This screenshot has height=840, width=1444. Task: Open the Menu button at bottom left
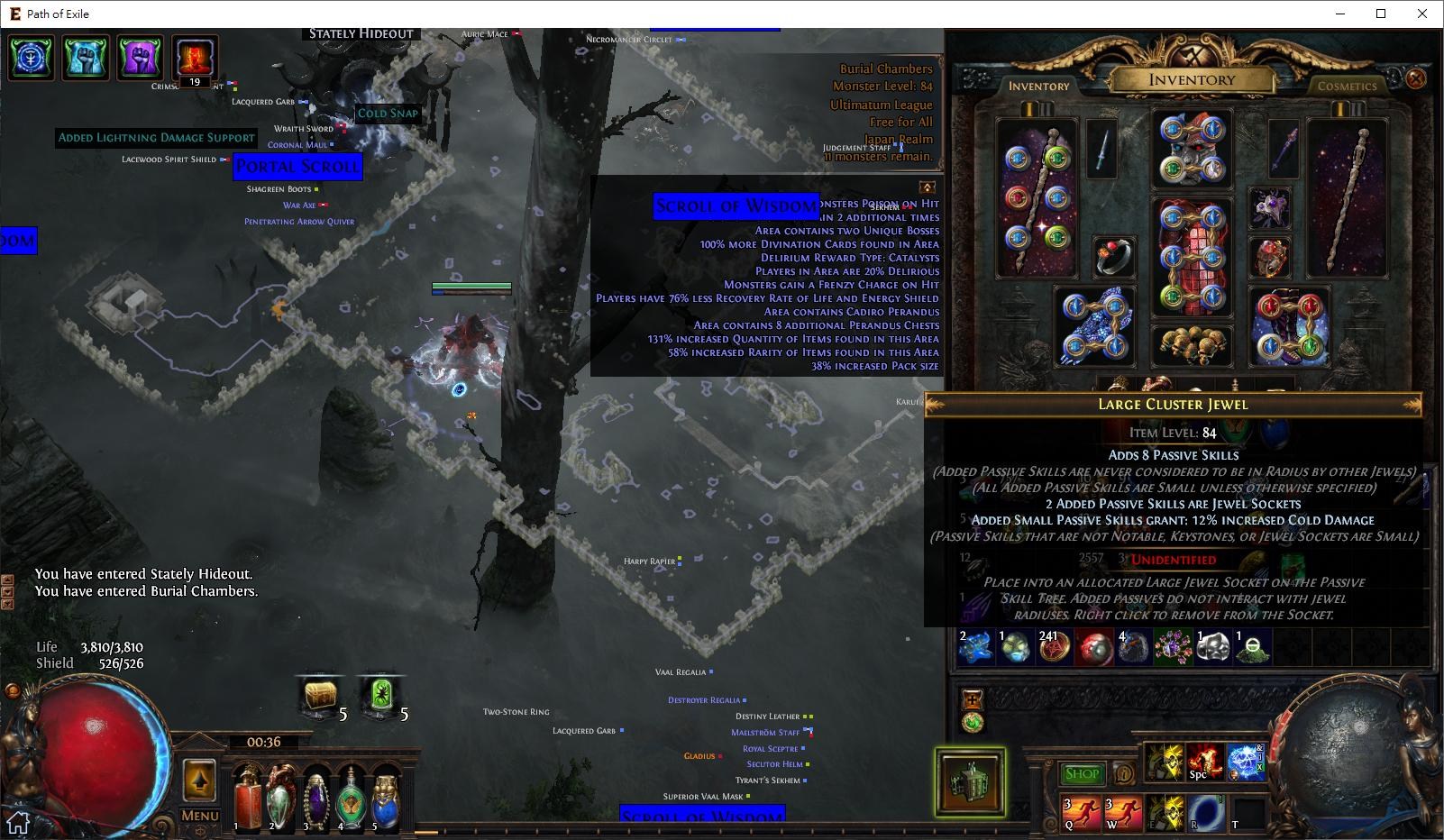(198, 813)
